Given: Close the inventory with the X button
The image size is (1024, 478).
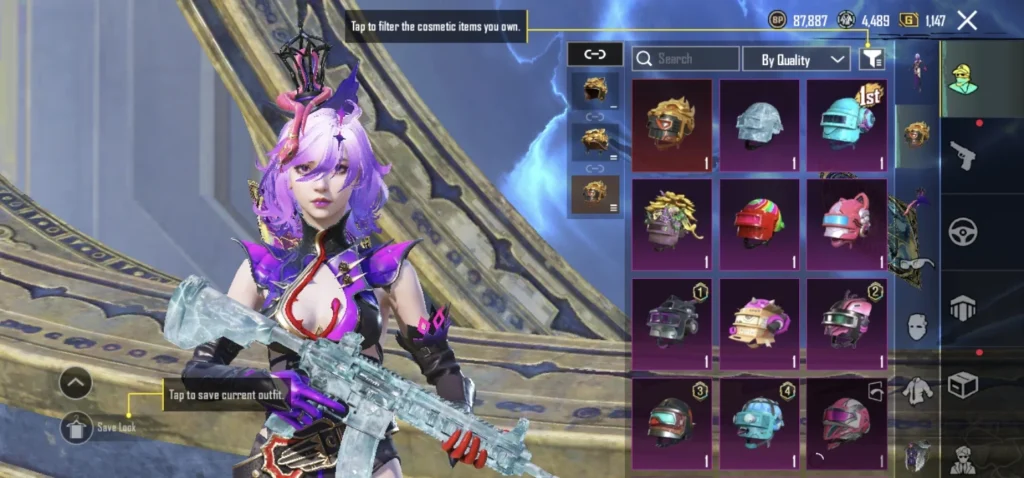Looking at the screenshot, I should [x=967, y=20].
